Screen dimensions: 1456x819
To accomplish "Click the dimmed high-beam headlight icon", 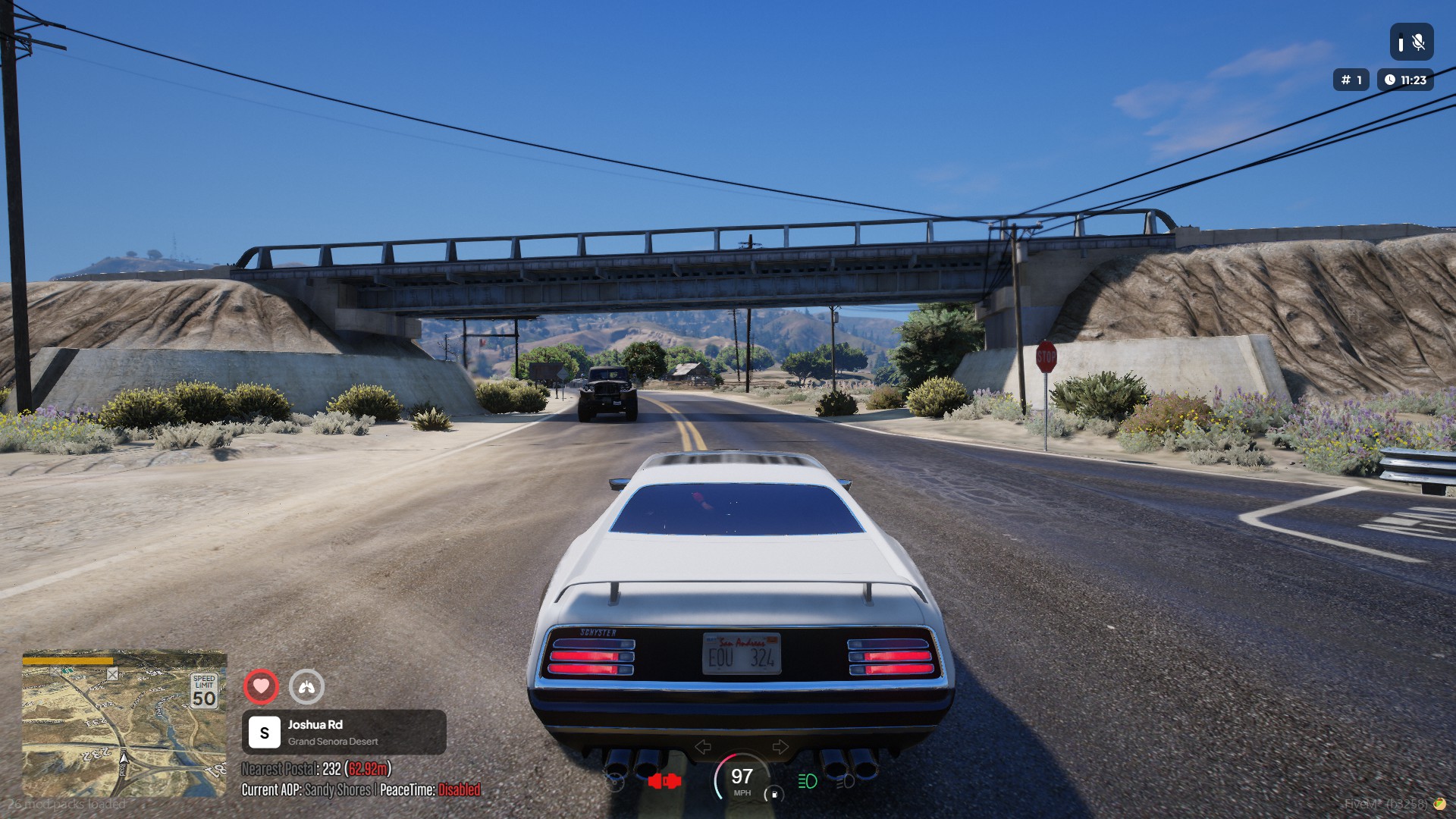I will click(845, 781).
